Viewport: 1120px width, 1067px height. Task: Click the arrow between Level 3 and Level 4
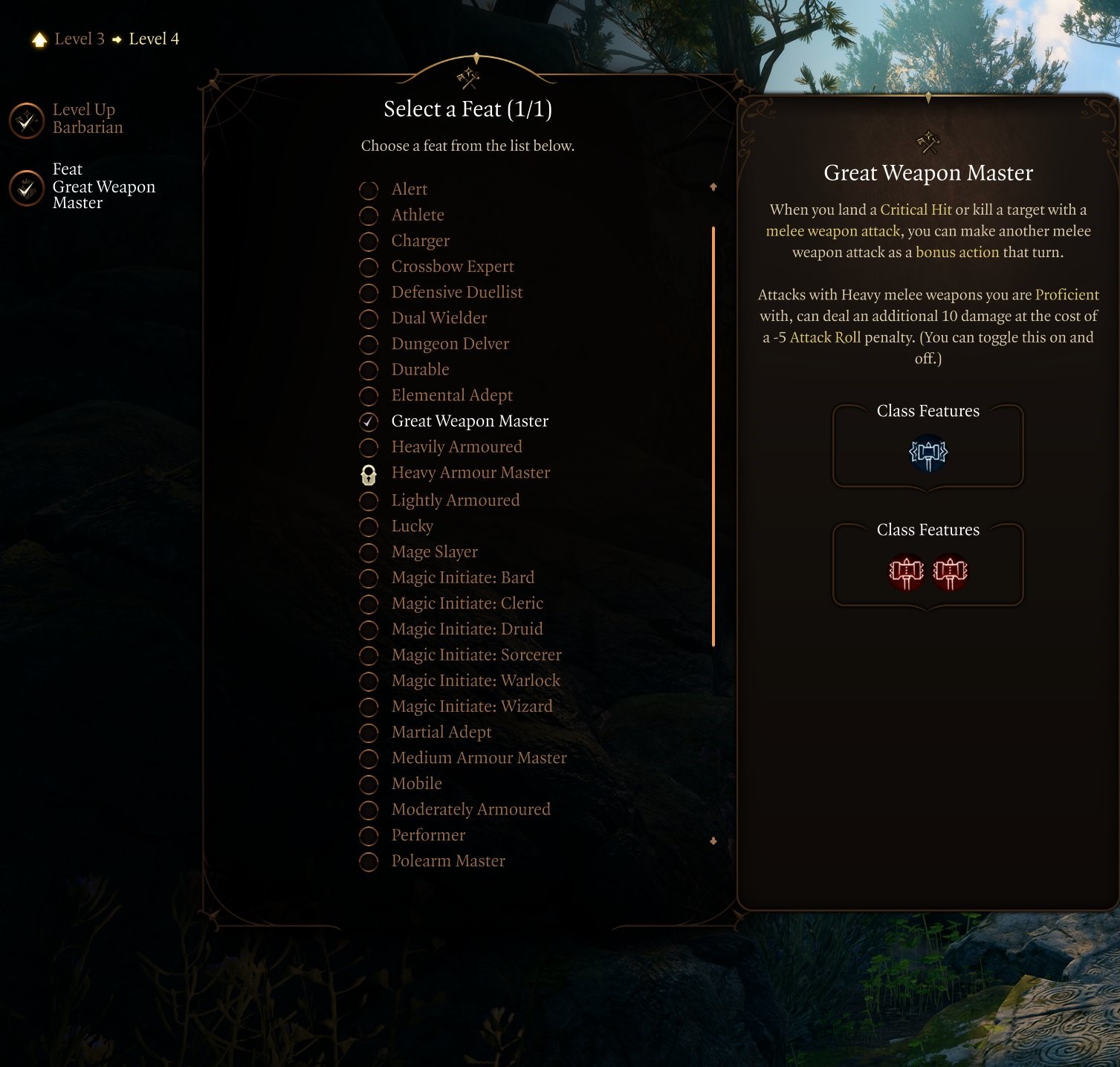click(117, 39)
